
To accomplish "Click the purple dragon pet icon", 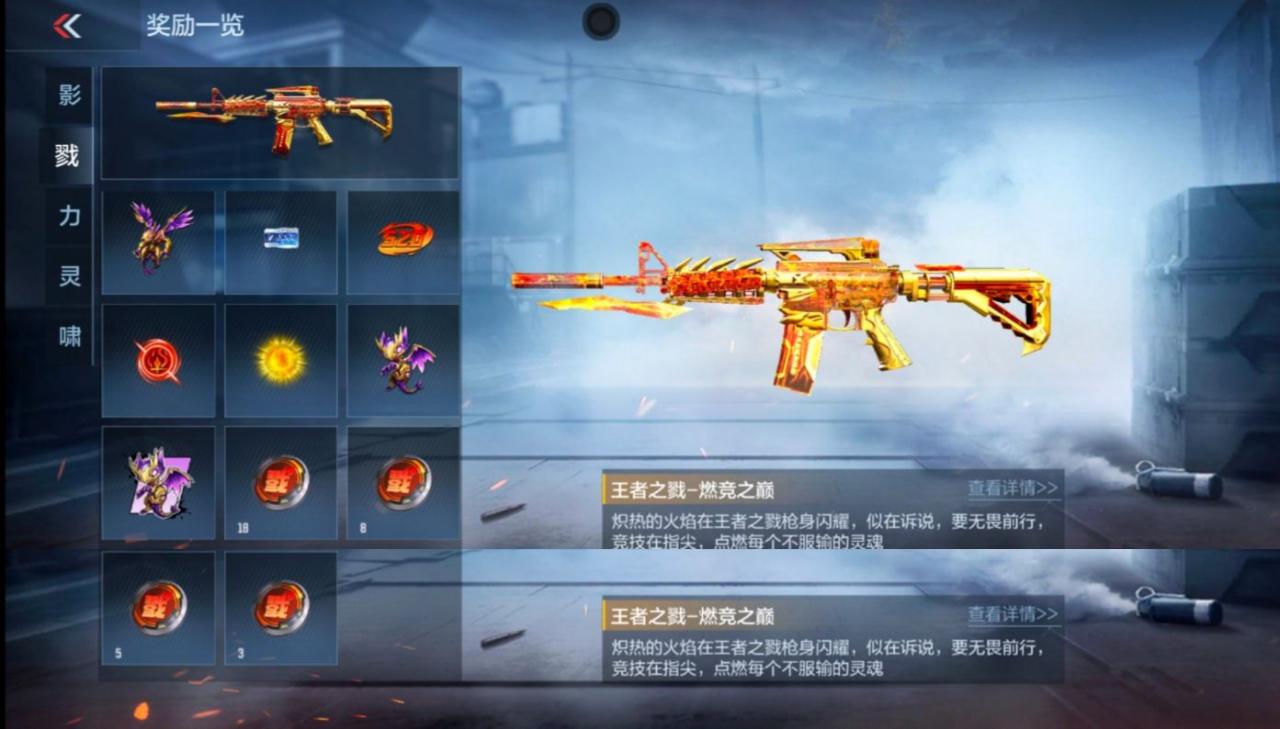I will point(402,361).
